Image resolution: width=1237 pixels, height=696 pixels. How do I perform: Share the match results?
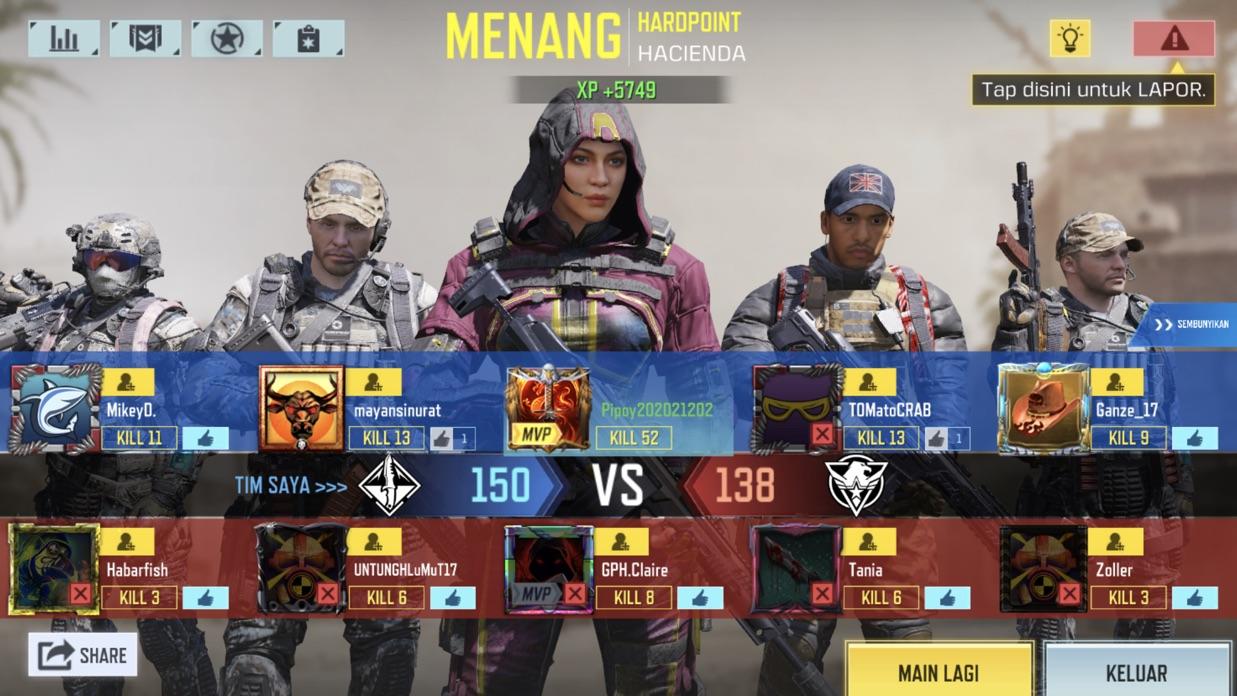[84, 655]
